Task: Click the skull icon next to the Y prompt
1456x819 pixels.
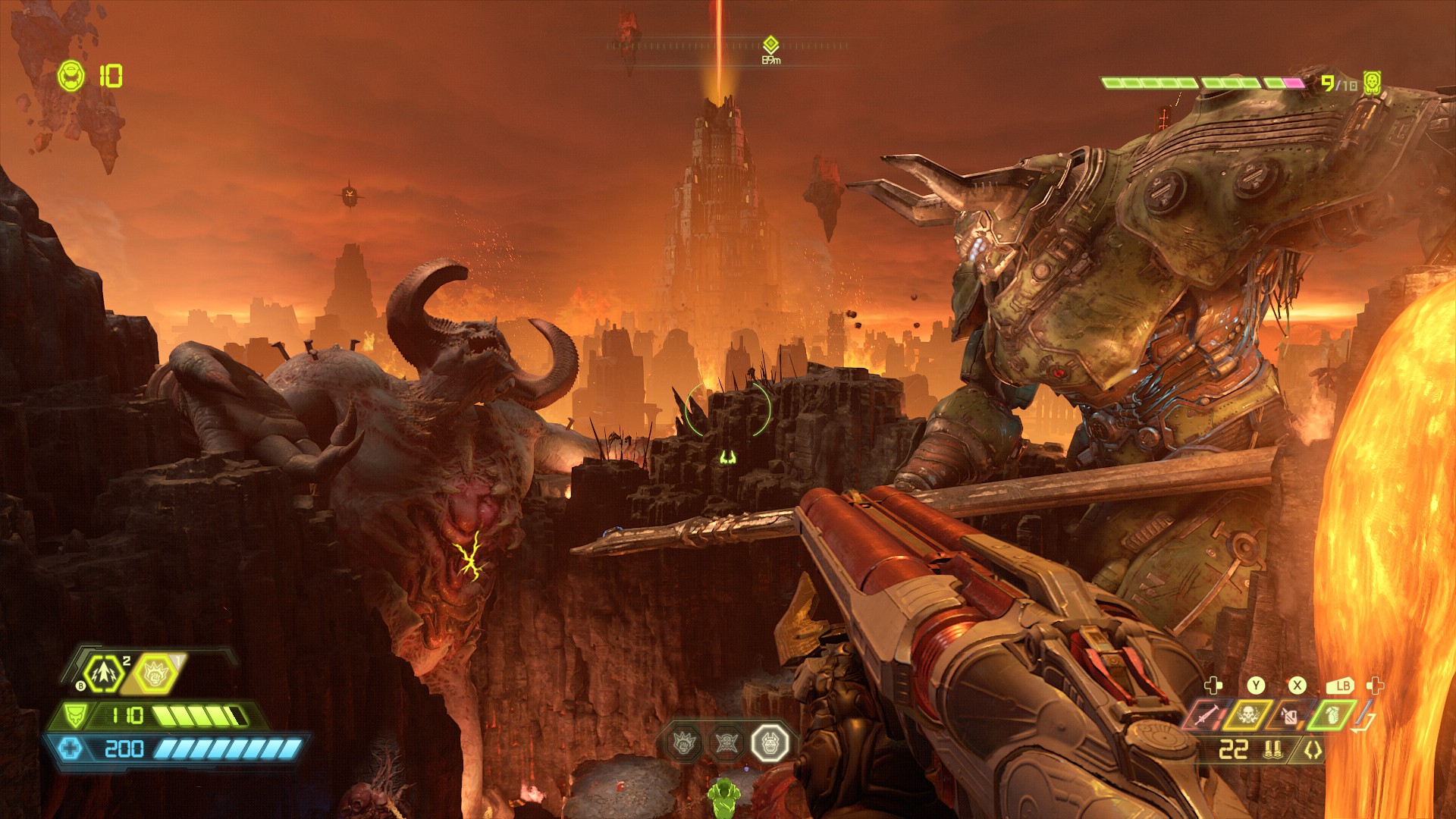Action: coord(1248,714)
